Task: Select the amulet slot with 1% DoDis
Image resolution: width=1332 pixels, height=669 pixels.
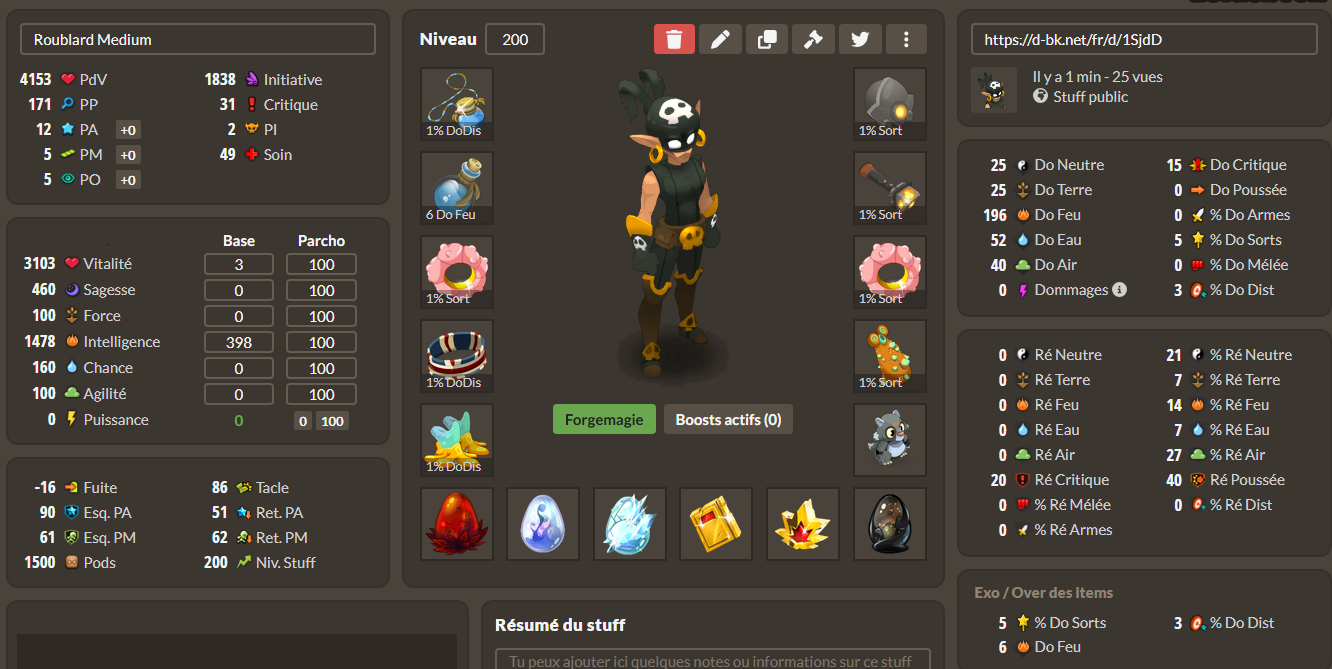Action: (x=457, y=104)
